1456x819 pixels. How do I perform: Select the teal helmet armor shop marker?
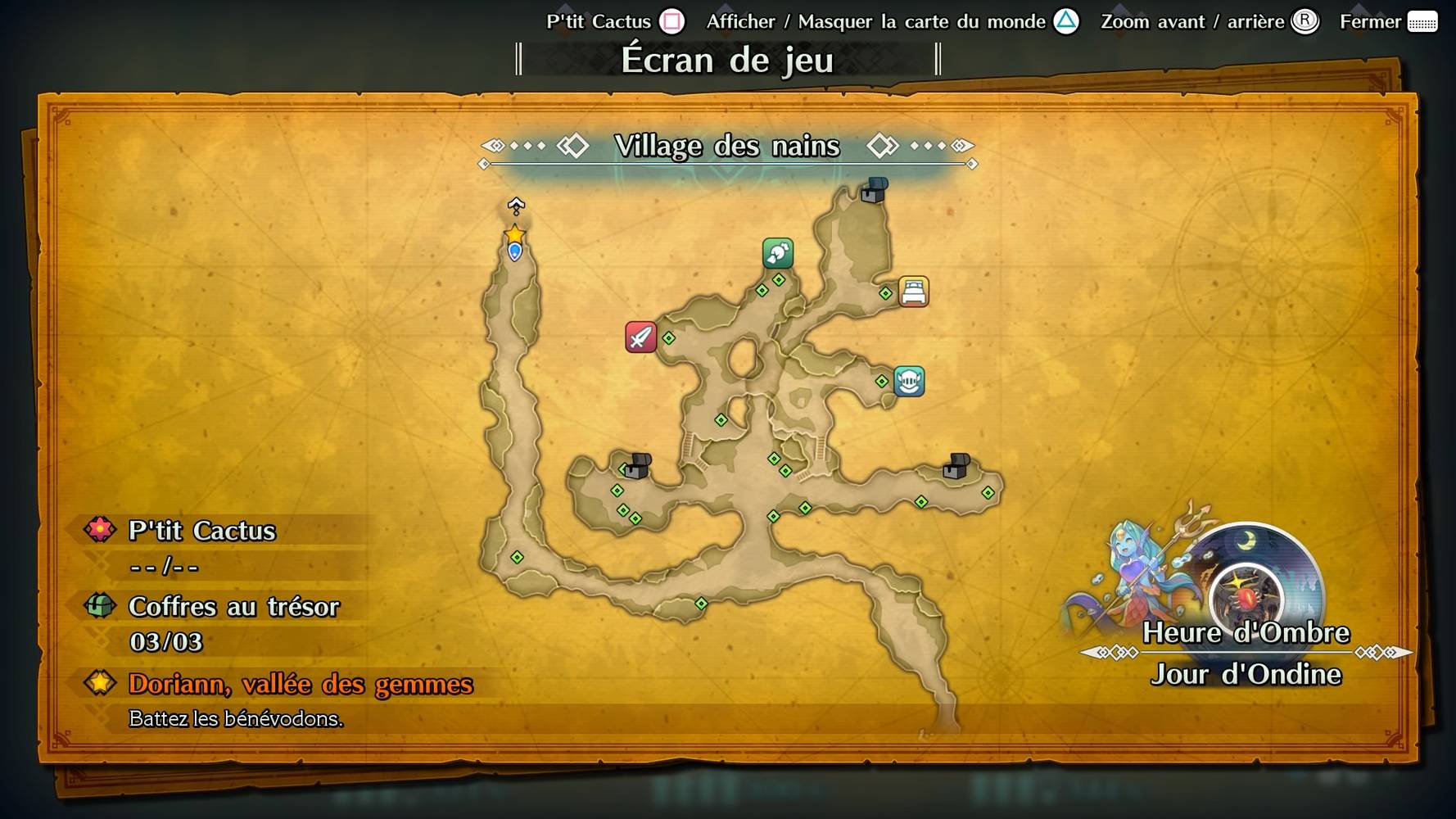[909, 381]
